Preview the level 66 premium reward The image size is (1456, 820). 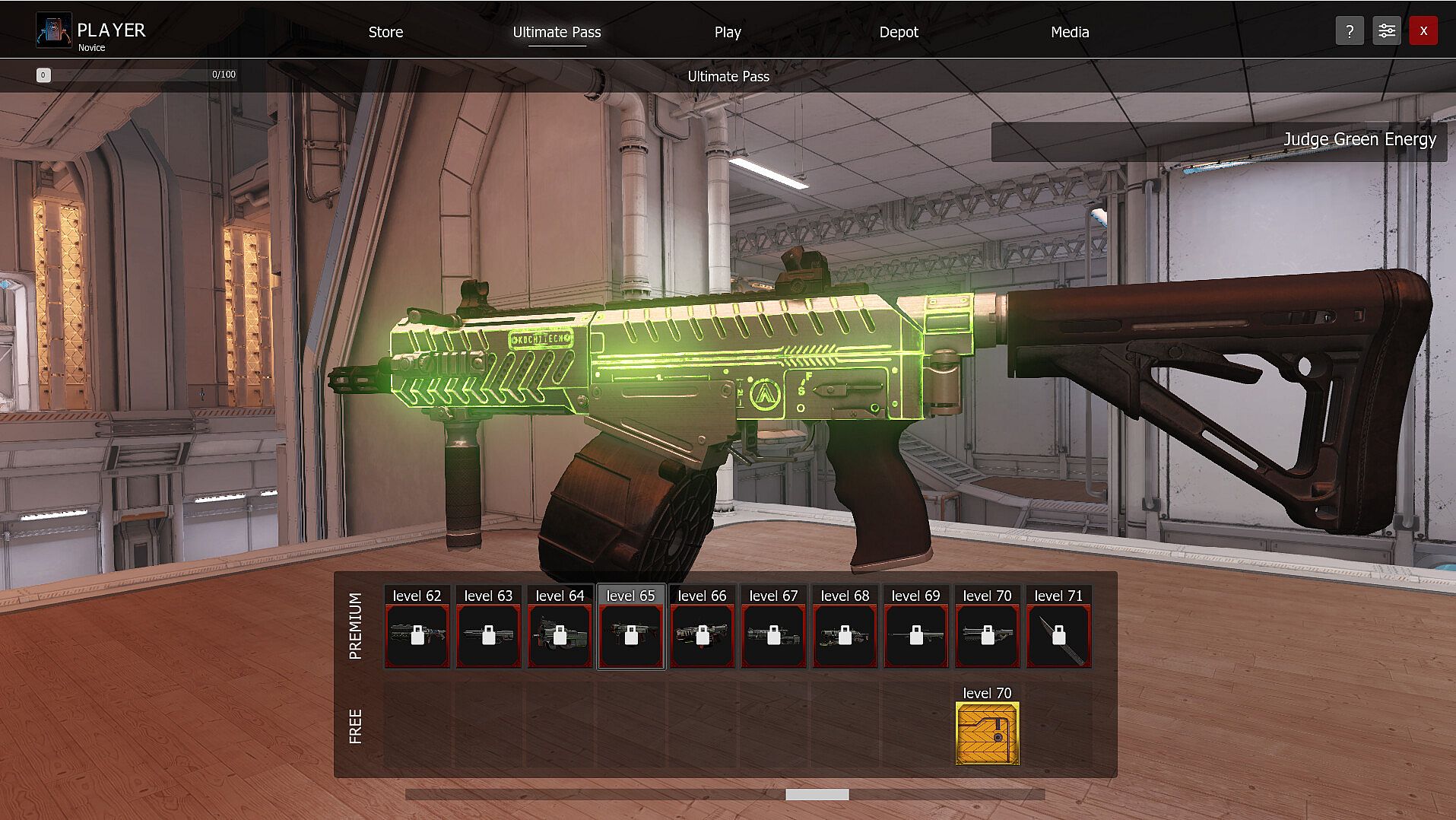702,635
